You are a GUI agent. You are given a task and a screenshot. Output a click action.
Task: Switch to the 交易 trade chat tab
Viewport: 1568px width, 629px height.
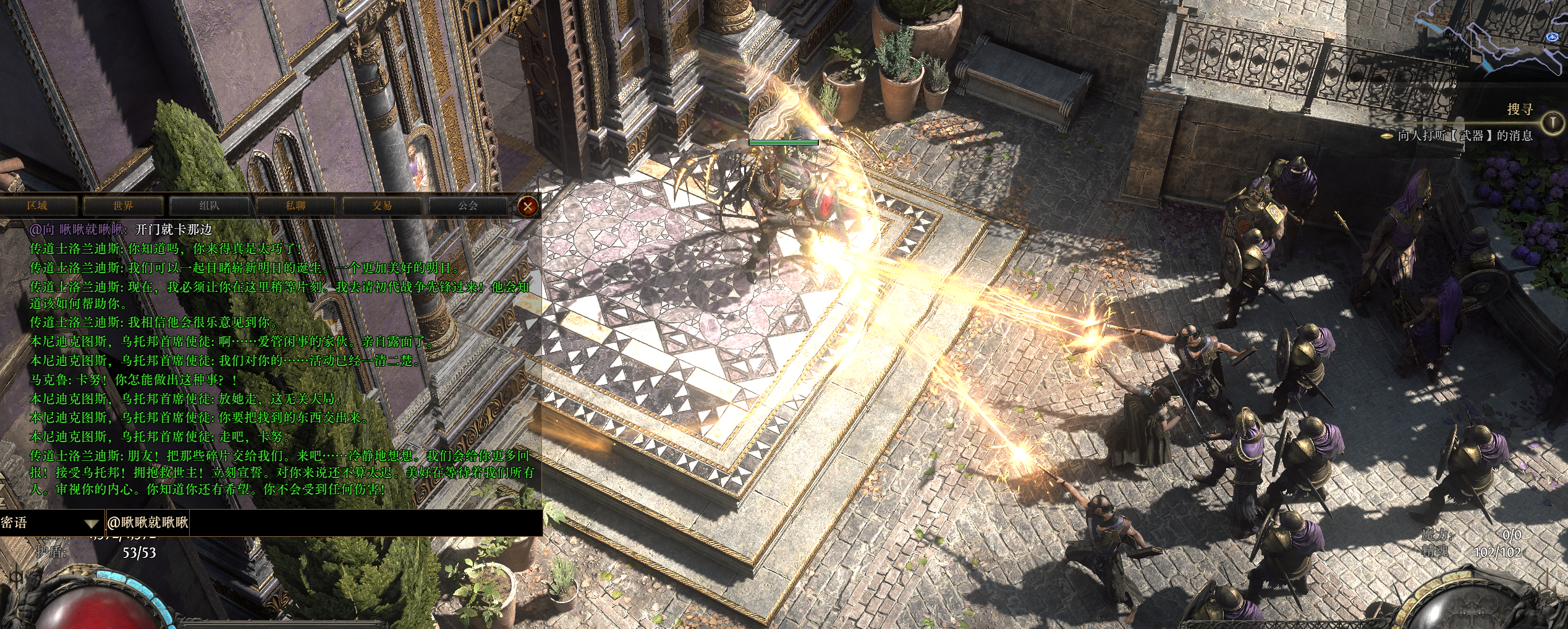pos(381,206)
